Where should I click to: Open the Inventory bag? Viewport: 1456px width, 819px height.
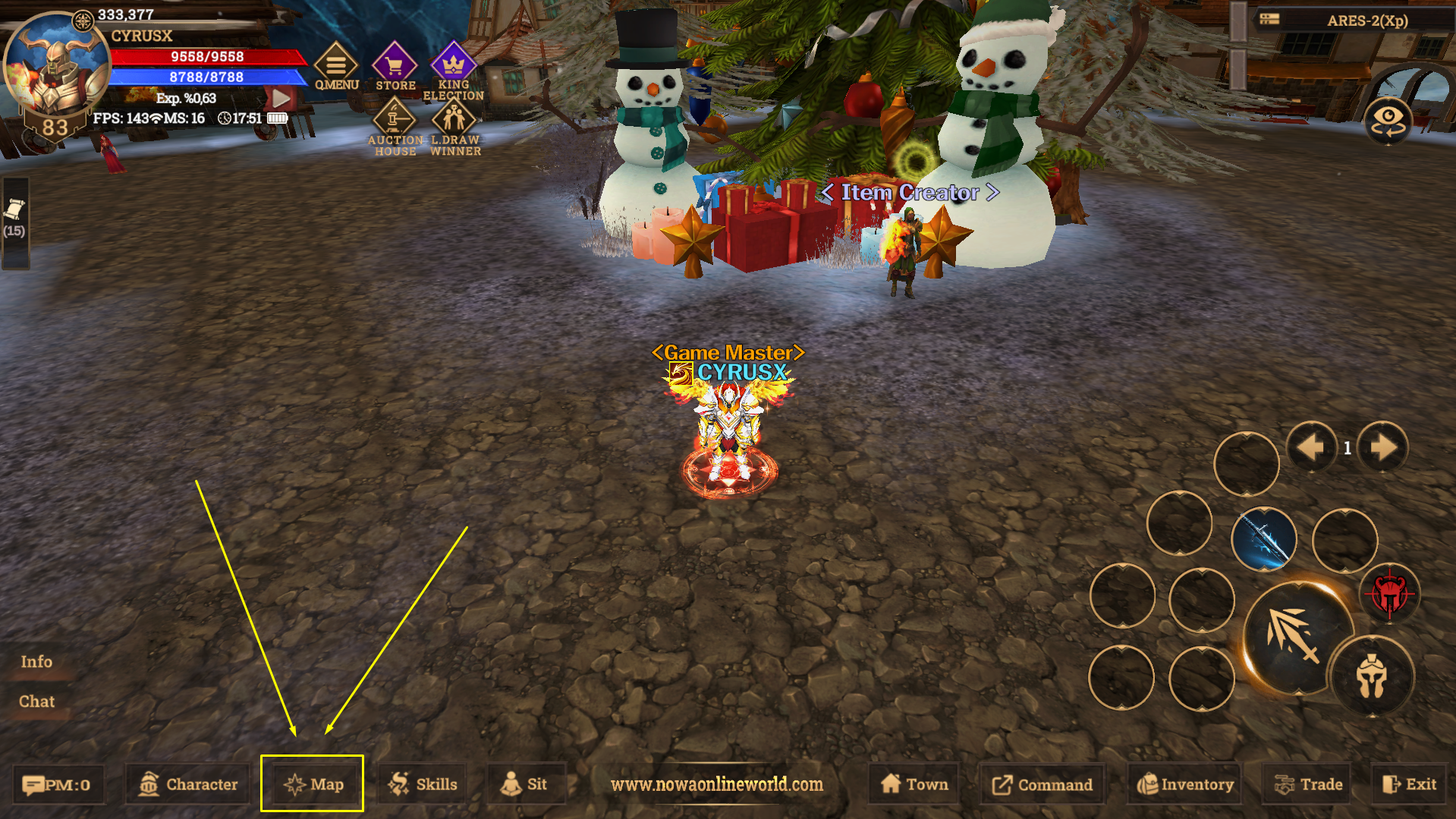coord(1183,783)
